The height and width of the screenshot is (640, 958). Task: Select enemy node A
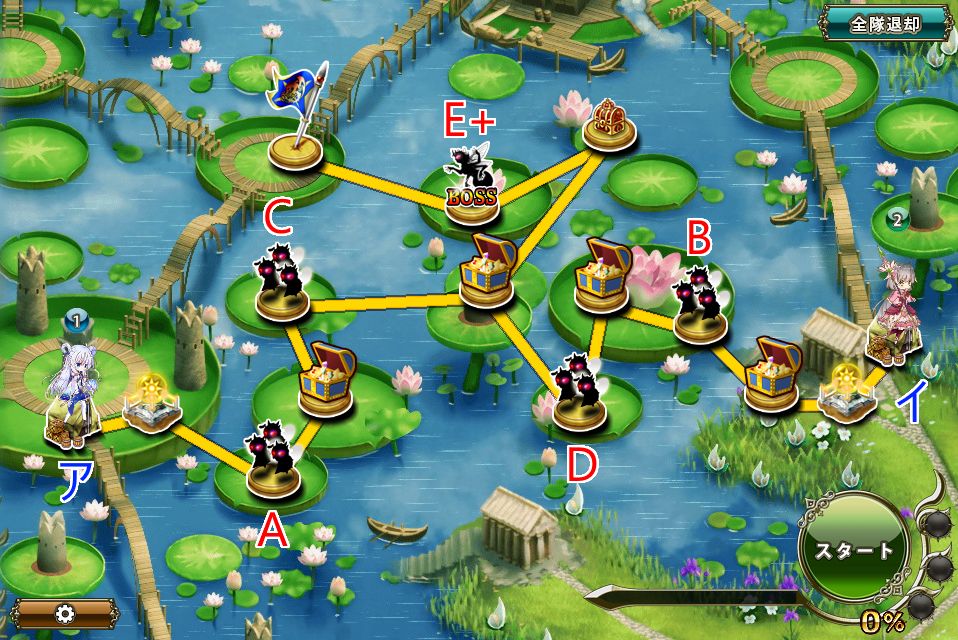273,462
